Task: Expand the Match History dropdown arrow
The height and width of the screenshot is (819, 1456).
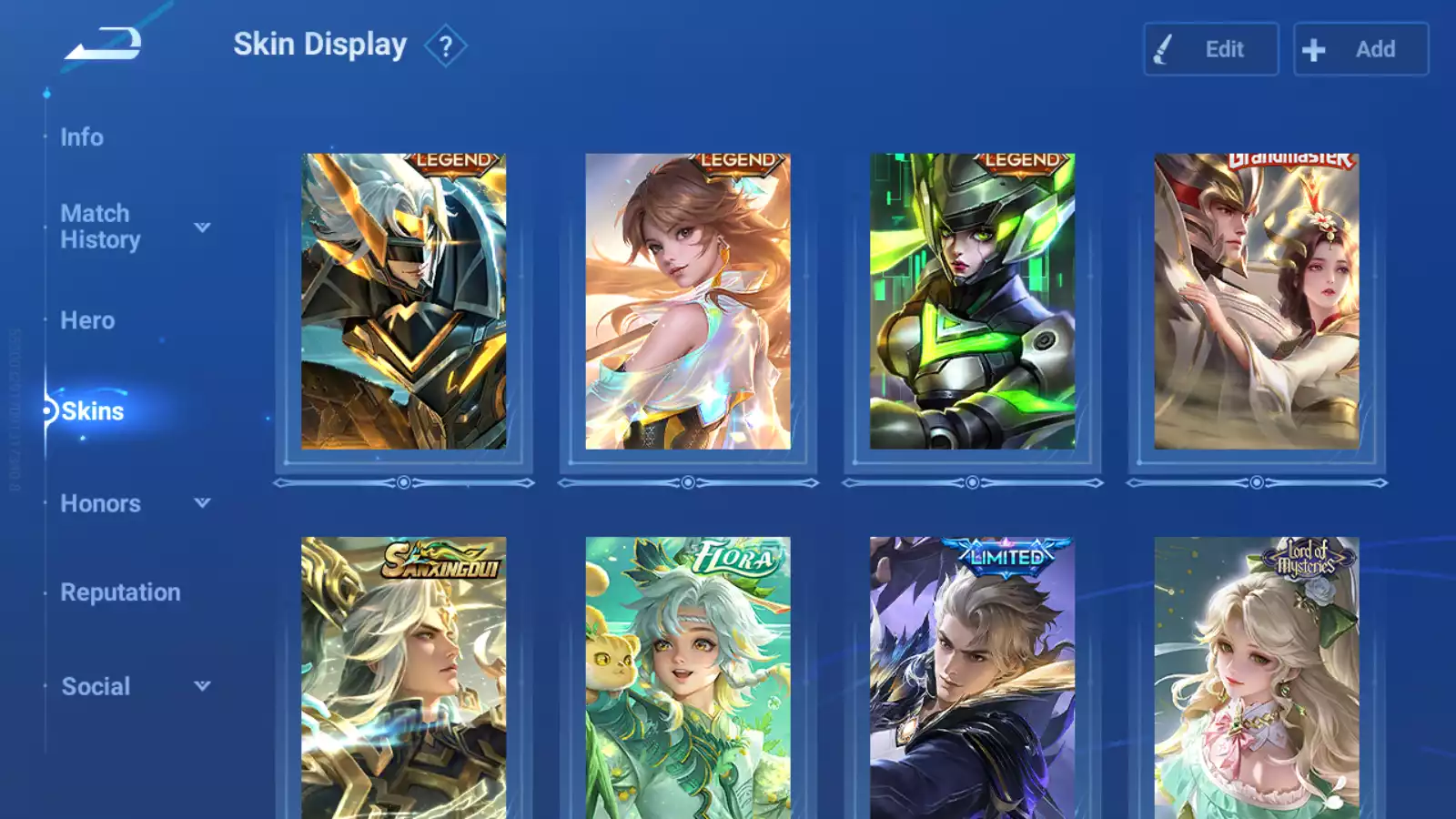Action: coord(202,227)
